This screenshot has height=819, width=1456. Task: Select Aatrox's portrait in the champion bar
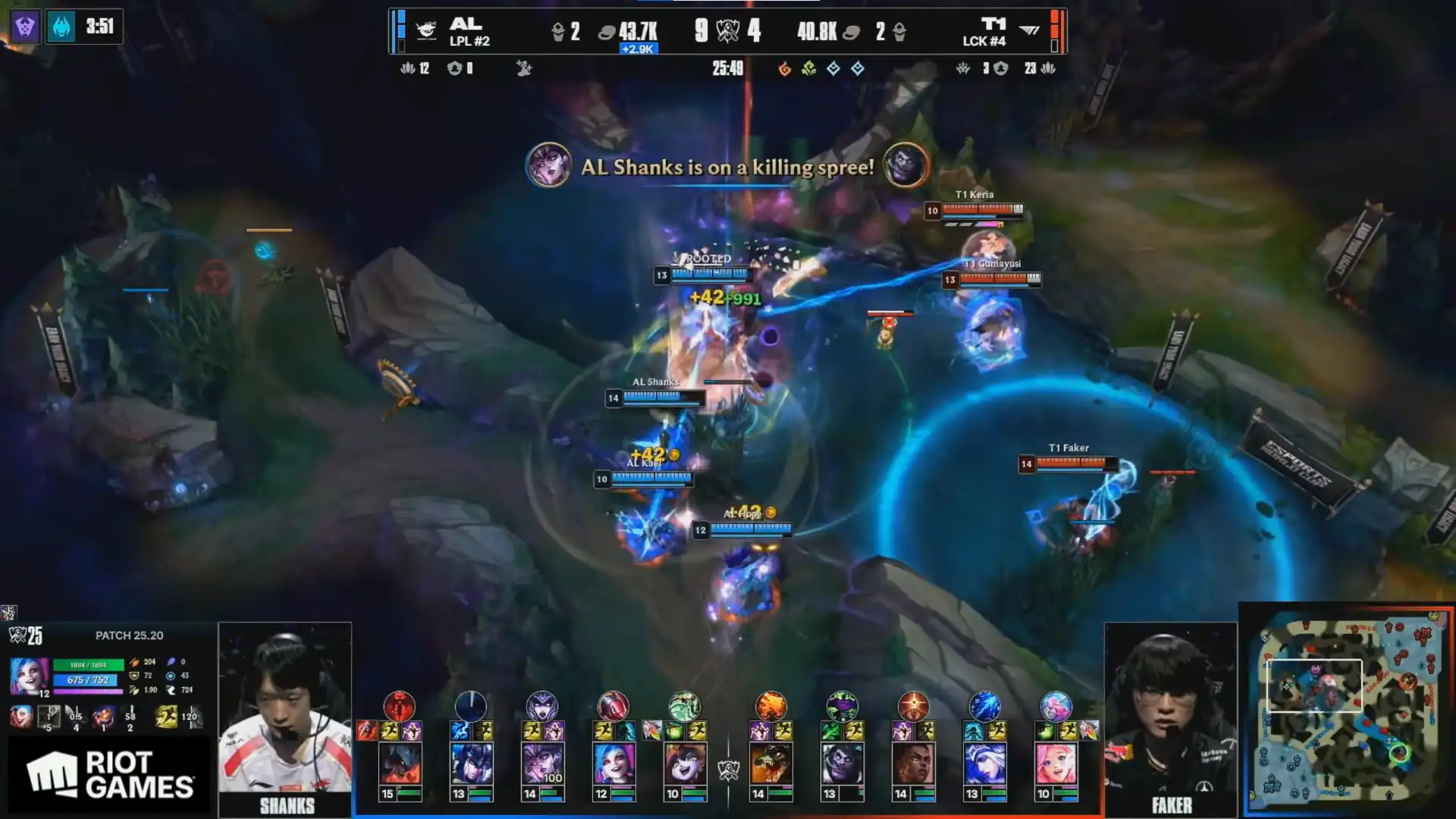(x=400, y=764)
